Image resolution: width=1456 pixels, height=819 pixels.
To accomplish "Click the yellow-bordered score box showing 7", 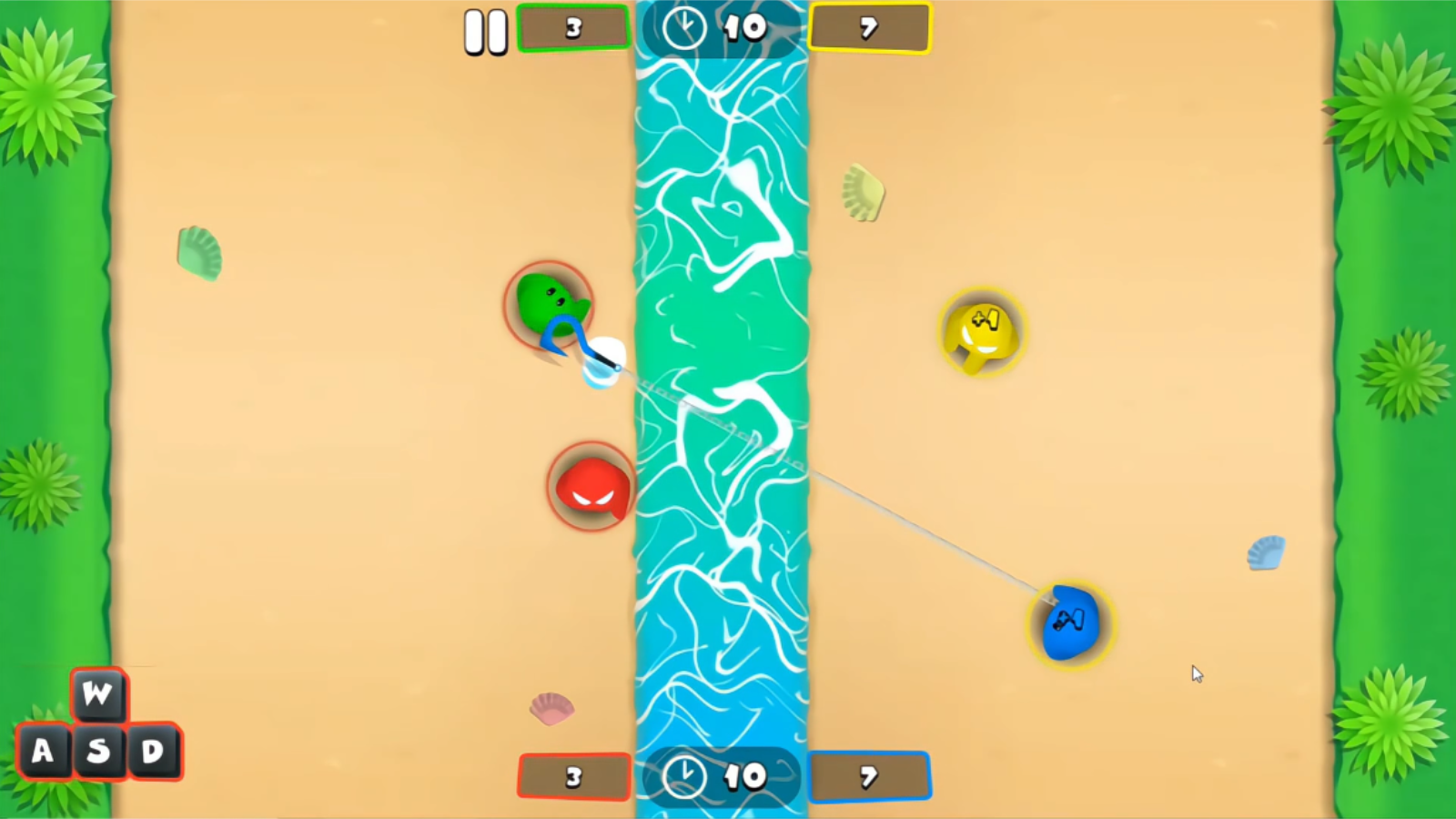I will [x=868, y=27].
